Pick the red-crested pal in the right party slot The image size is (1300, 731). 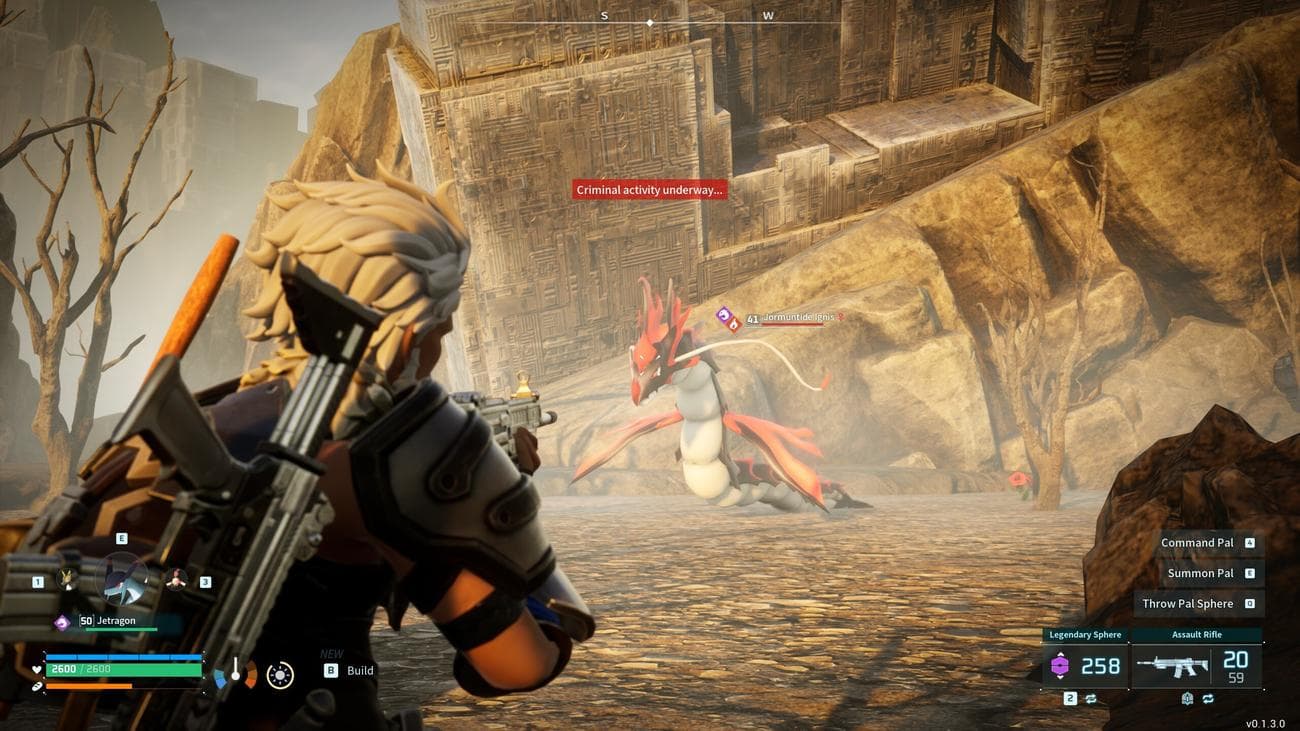pos(176,579)
